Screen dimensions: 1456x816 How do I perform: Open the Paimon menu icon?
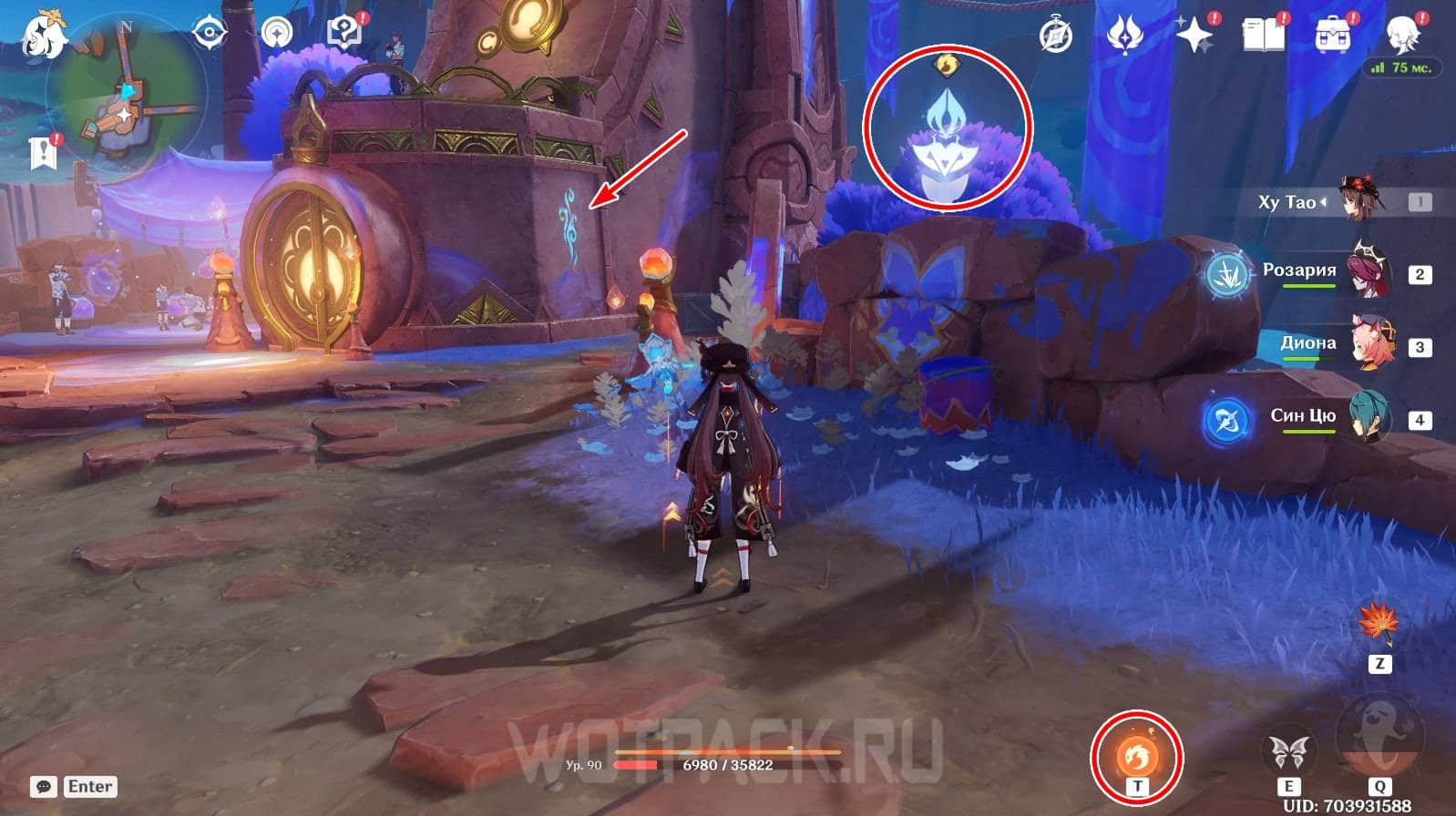pos(44,35)
